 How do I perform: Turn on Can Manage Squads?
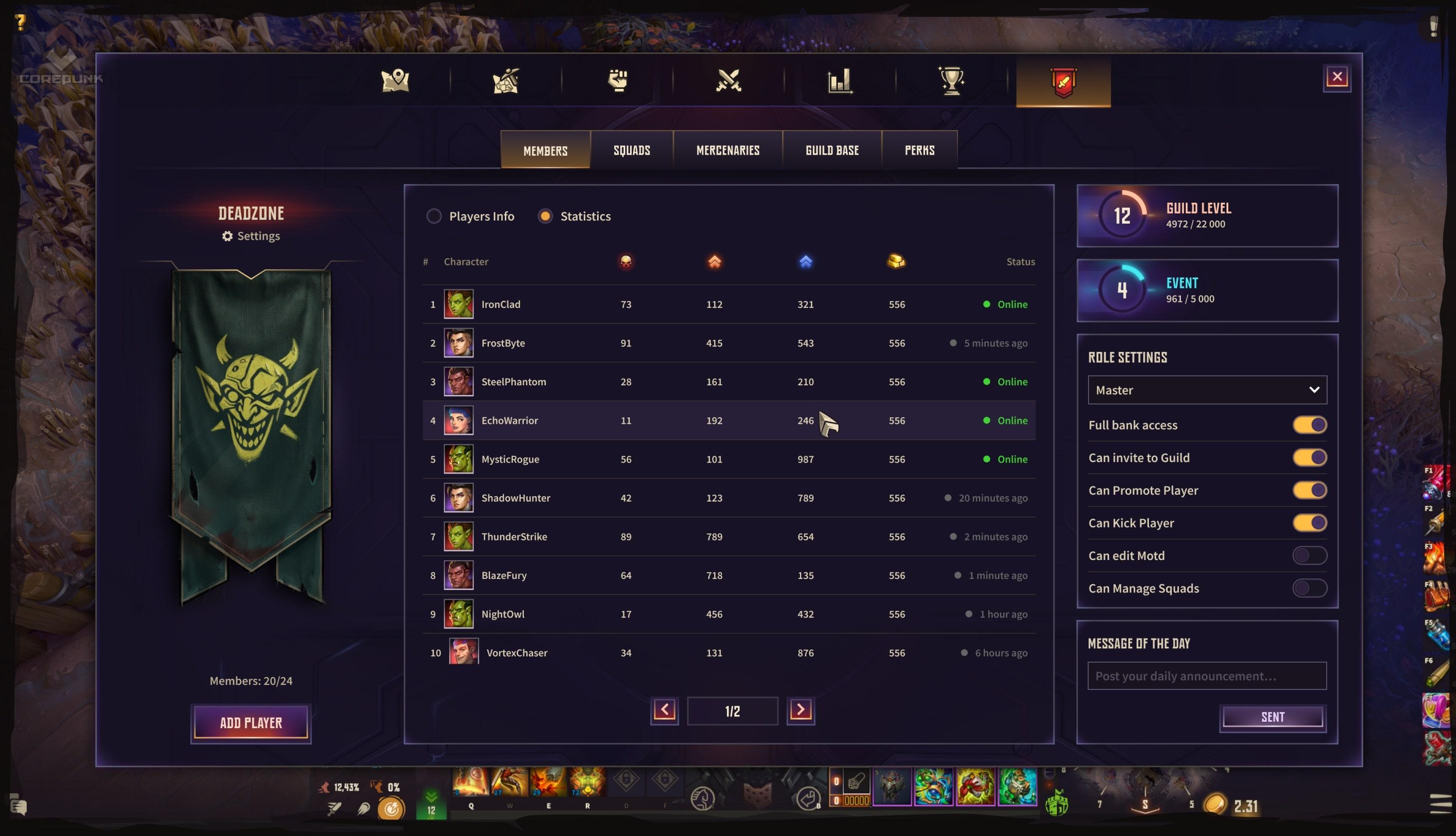(1310, 588)
